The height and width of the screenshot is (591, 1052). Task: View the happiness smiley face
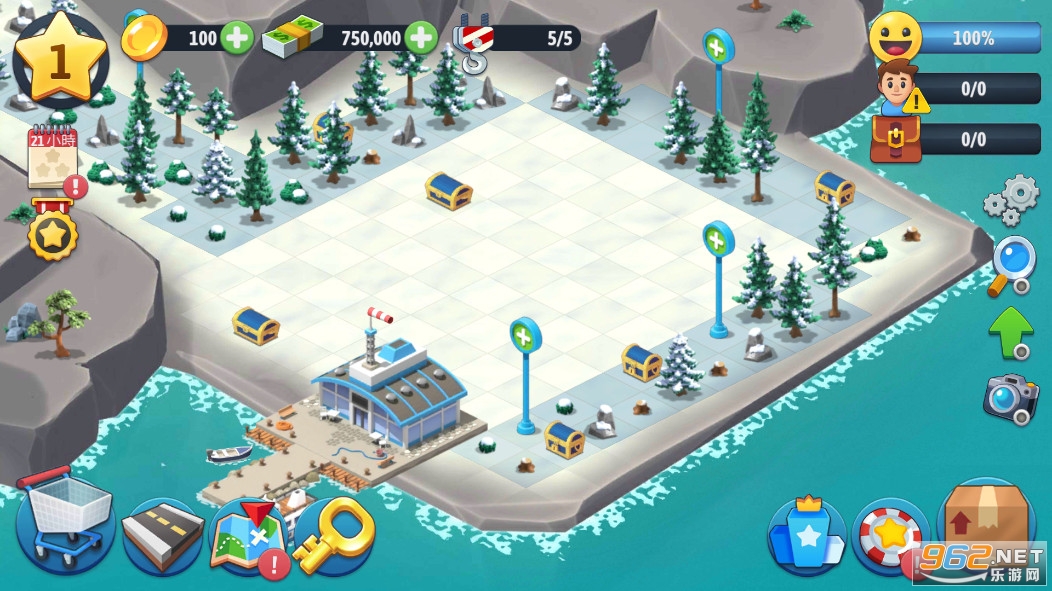894,38
